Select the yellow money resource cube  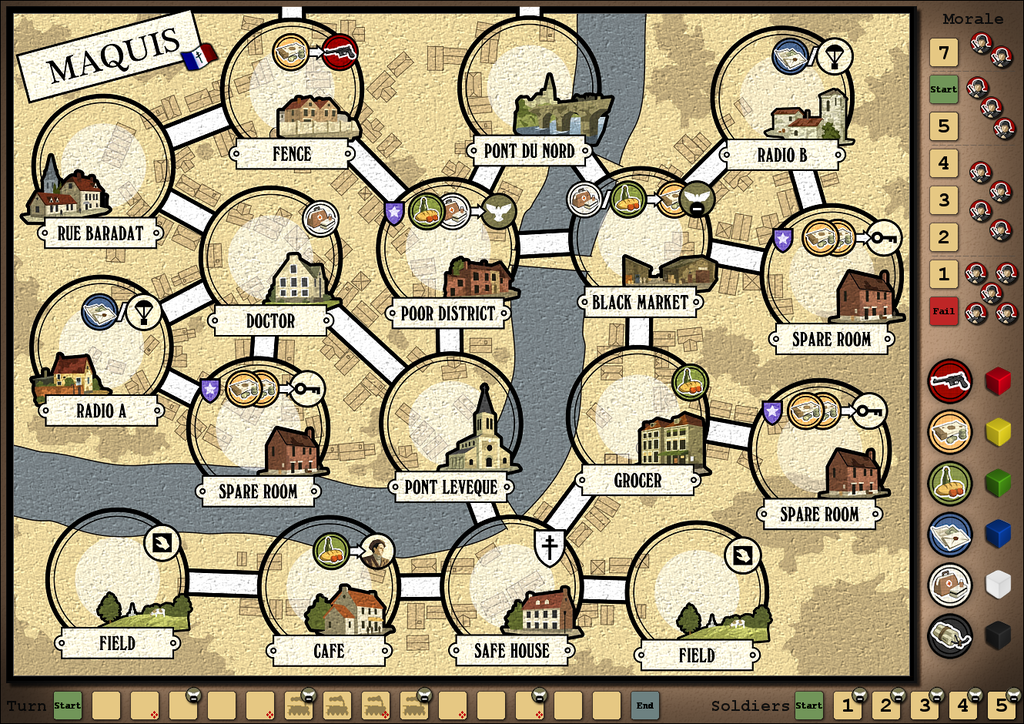click(x=998, y=432)
